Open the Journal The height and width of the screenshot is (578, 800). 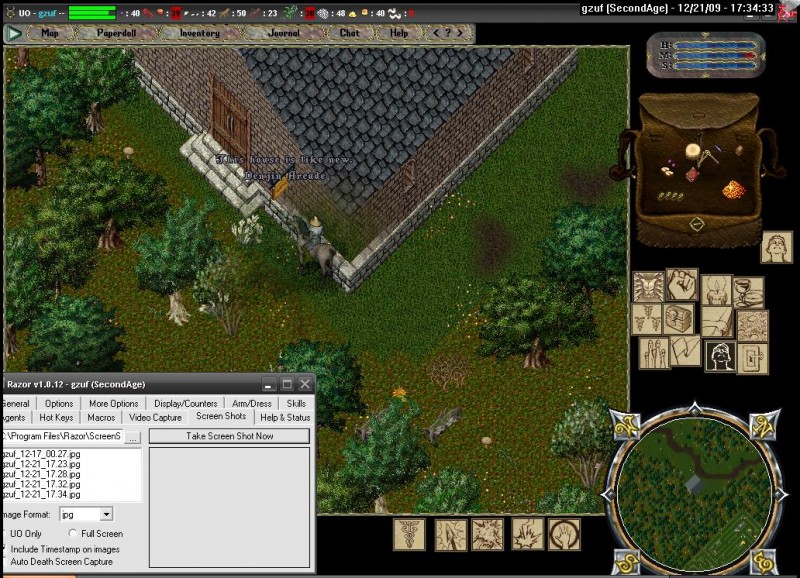[x=283, y=33]
